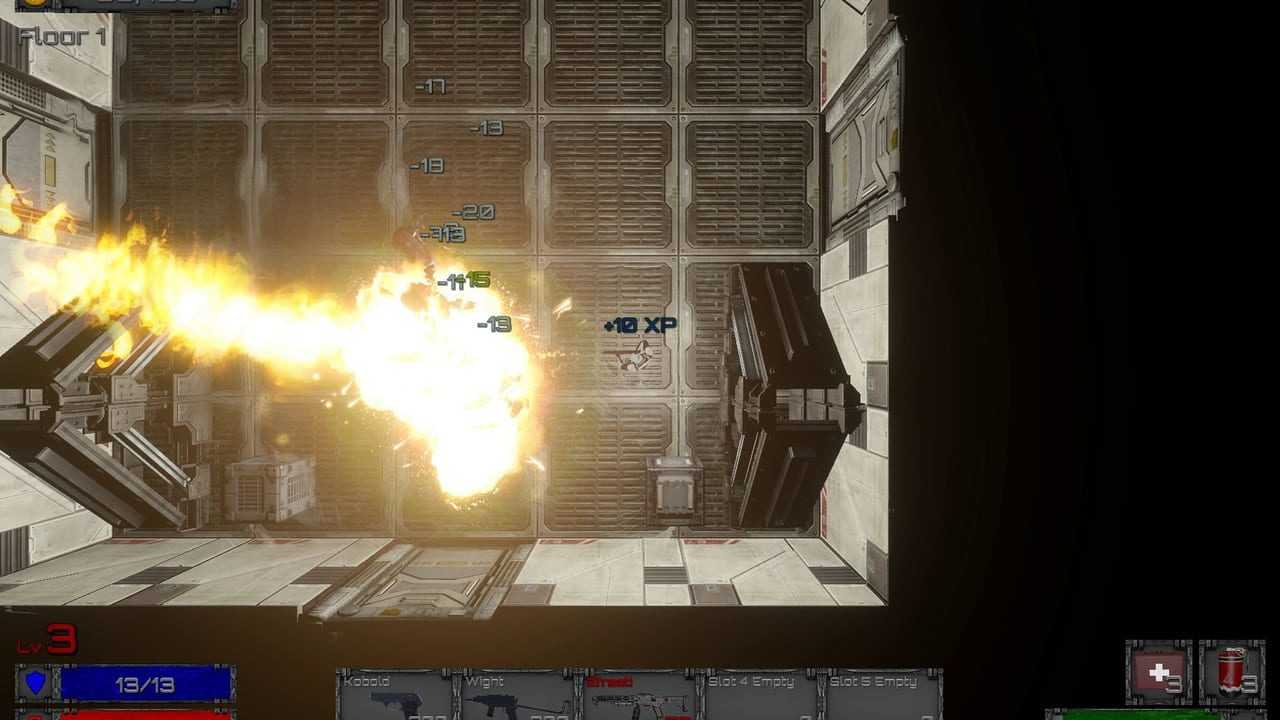Choose the red-labeled rifle weapon slot
Screen dimensions: 1280x720
pos(640,695)
